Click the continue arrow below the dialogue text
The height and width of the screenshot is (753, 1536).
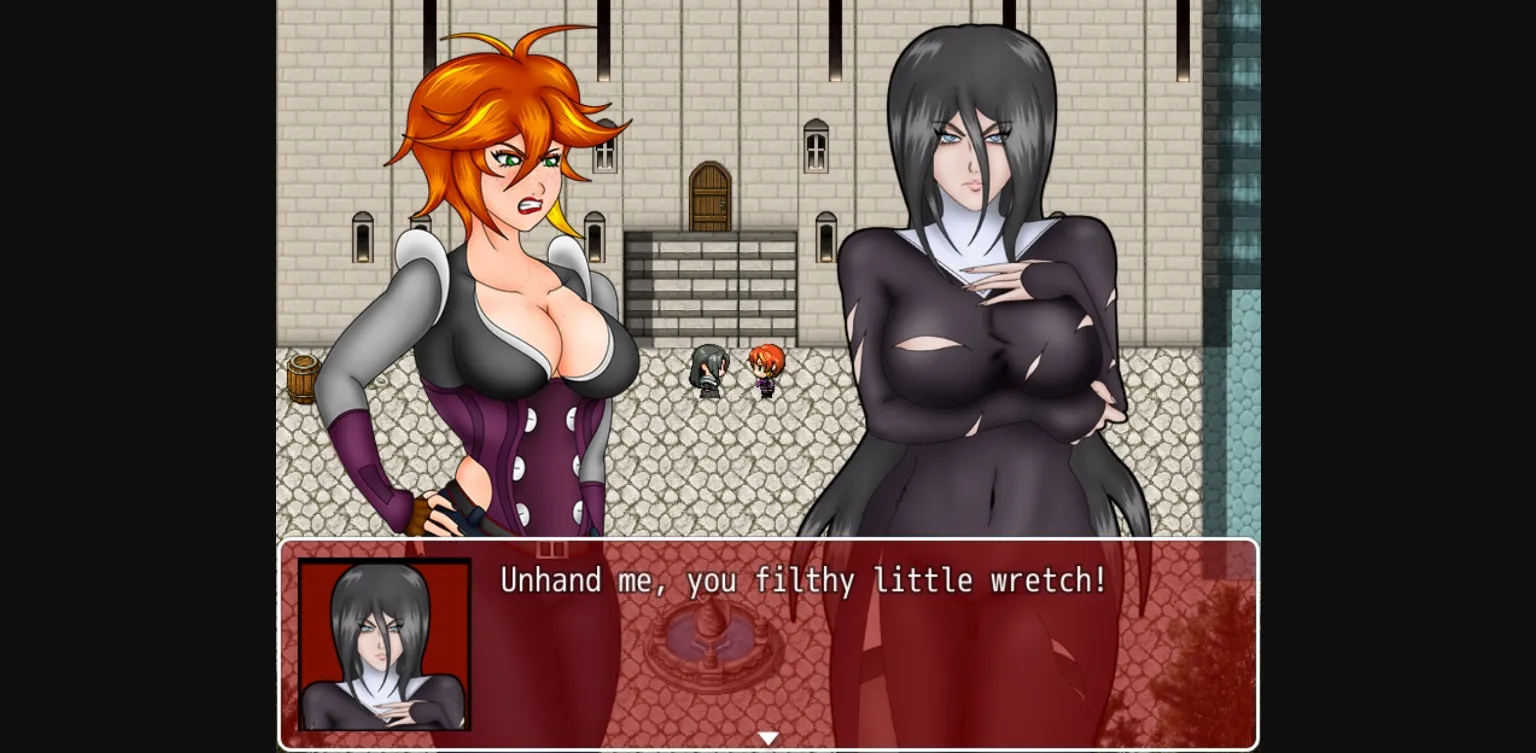coord(768,736)
